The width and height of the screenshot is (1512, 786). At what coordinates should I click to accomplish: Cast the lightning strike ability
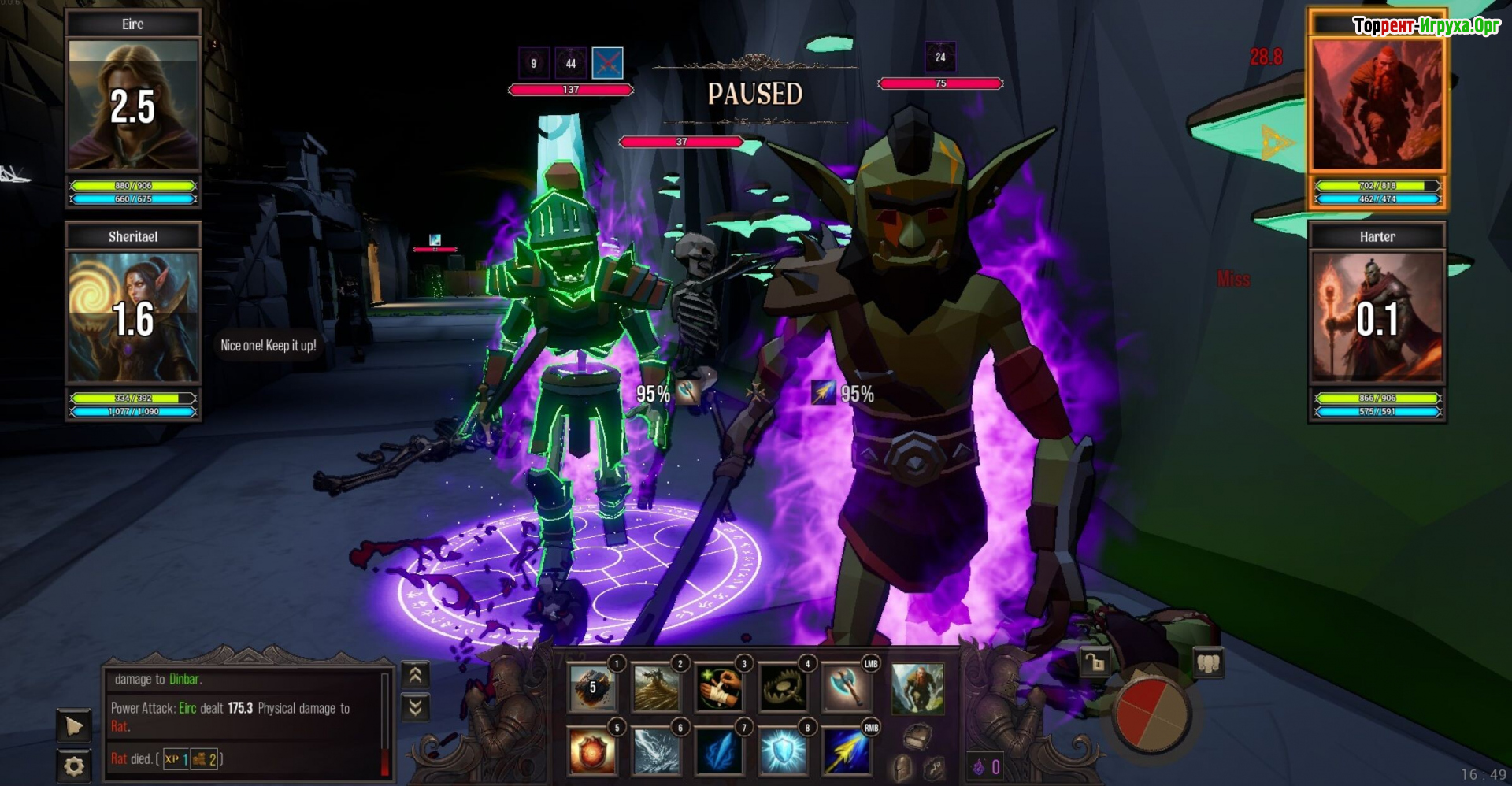coord(655,751)
